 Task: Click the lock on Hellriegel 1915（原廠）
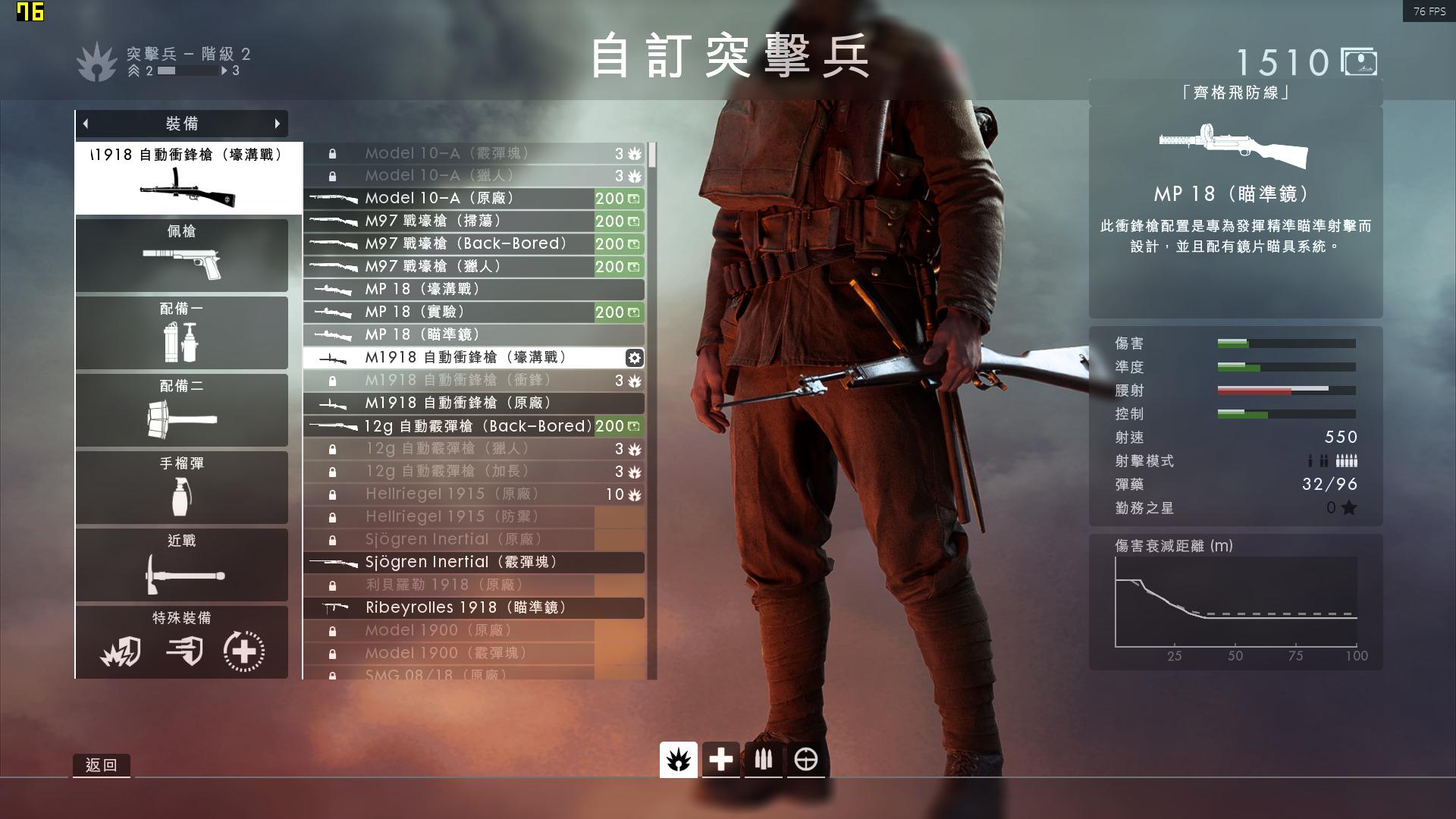tap(331, 494)
